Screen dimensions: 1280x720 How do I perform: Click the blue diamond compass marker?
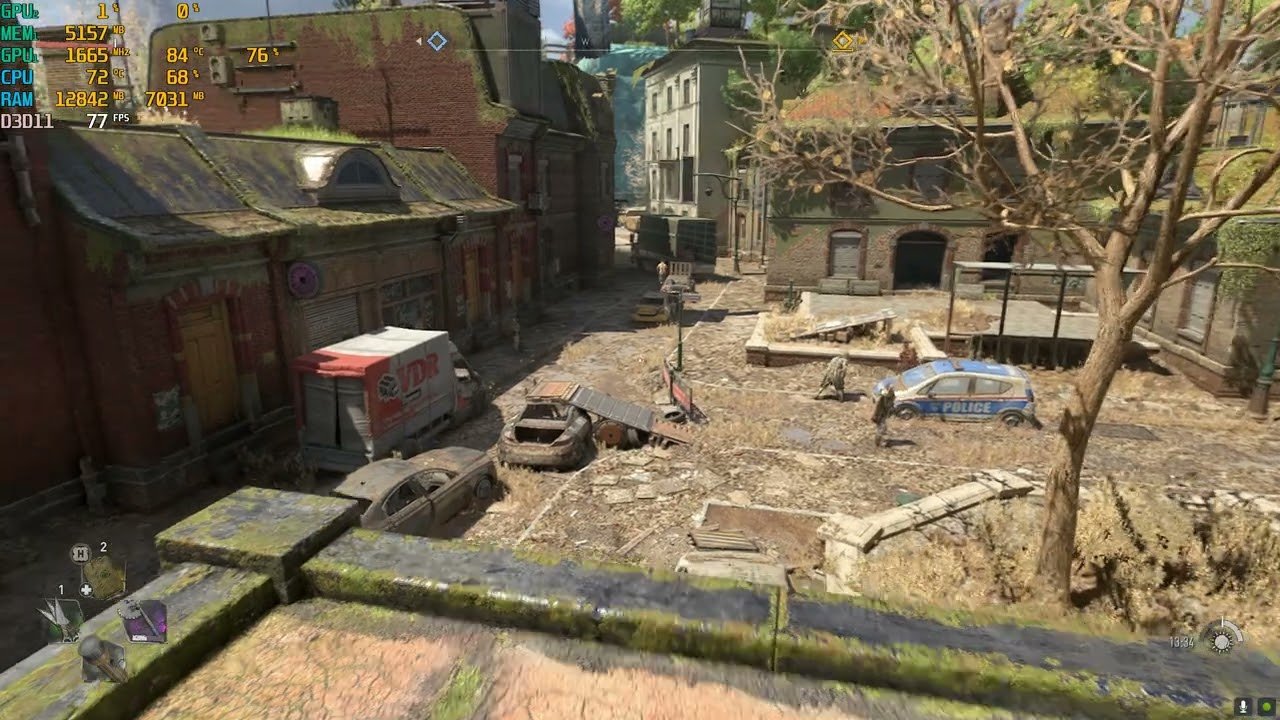(x=437, y=41)
